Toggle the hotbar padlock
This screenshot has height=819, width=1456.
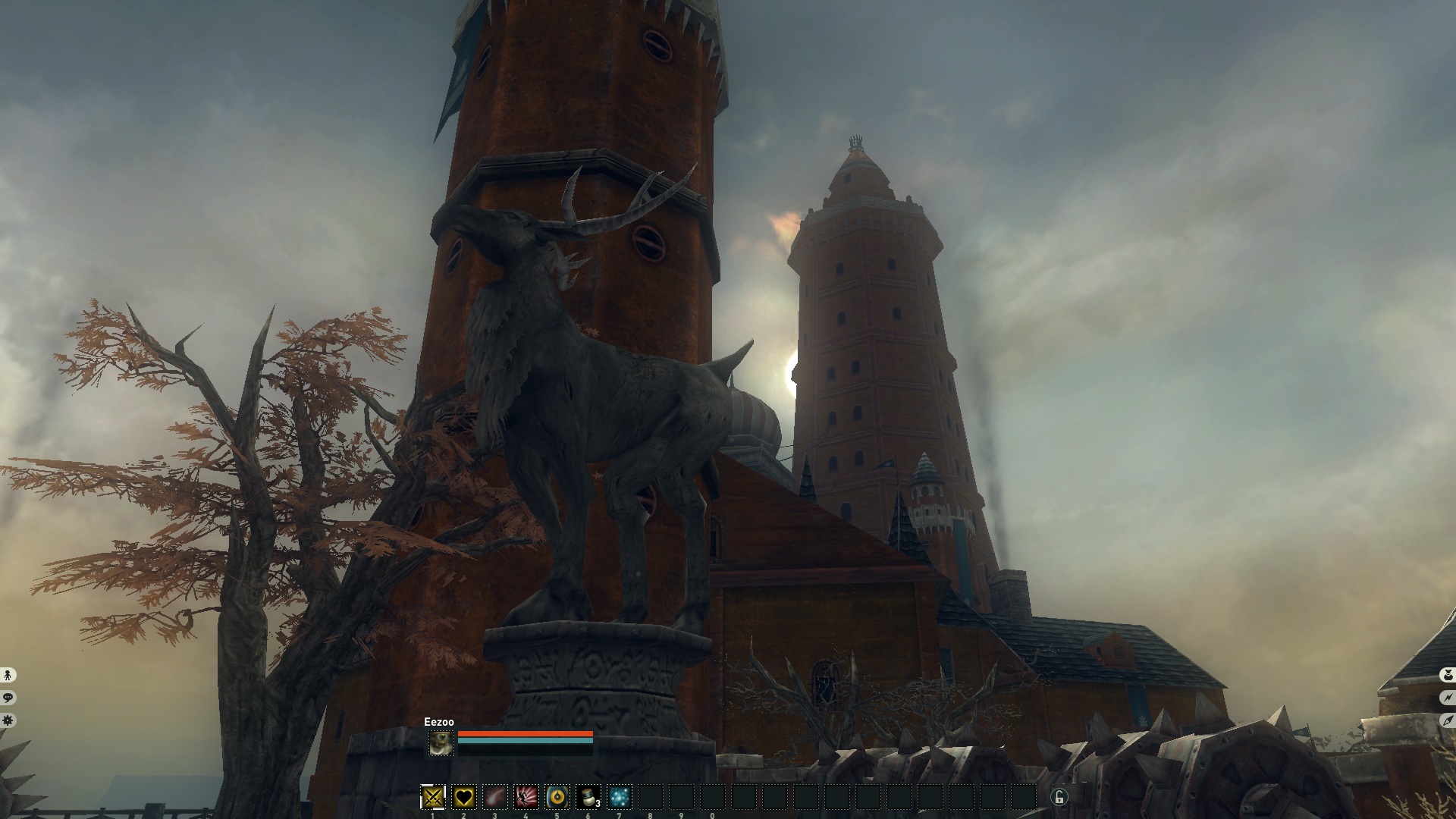(x=1059, y=796)
